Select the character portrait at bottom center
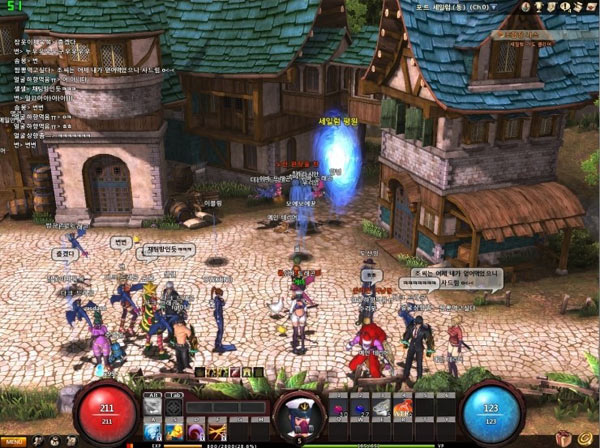Screen dimensions: 600x448 click(x=298, y=412)
